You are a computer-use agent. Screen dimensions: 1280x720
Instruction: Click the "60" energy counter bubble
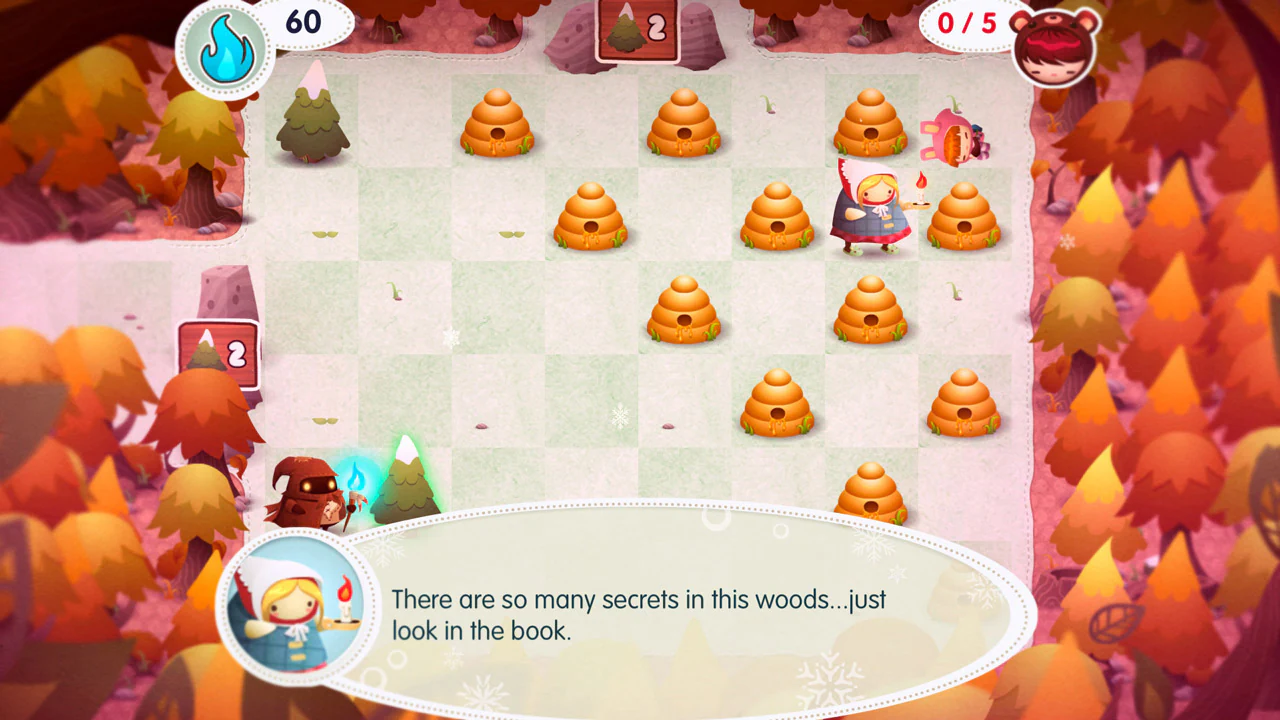[302, 20]
